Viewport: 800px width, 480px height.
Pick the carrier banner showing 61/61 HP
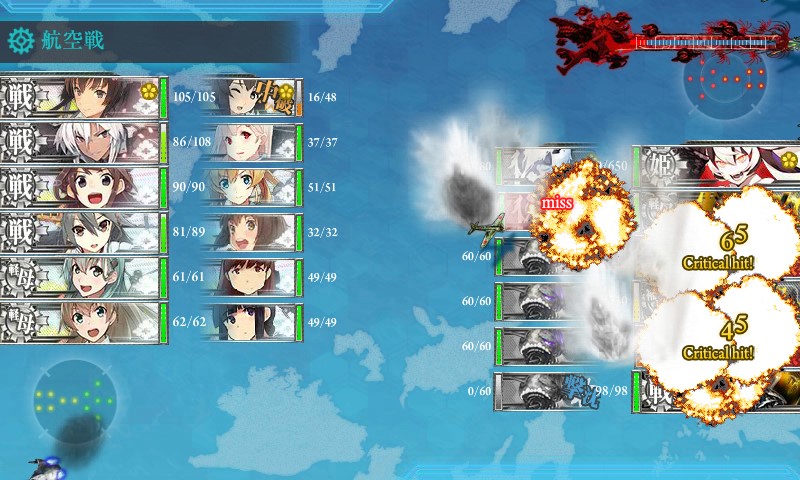[82, 278]
